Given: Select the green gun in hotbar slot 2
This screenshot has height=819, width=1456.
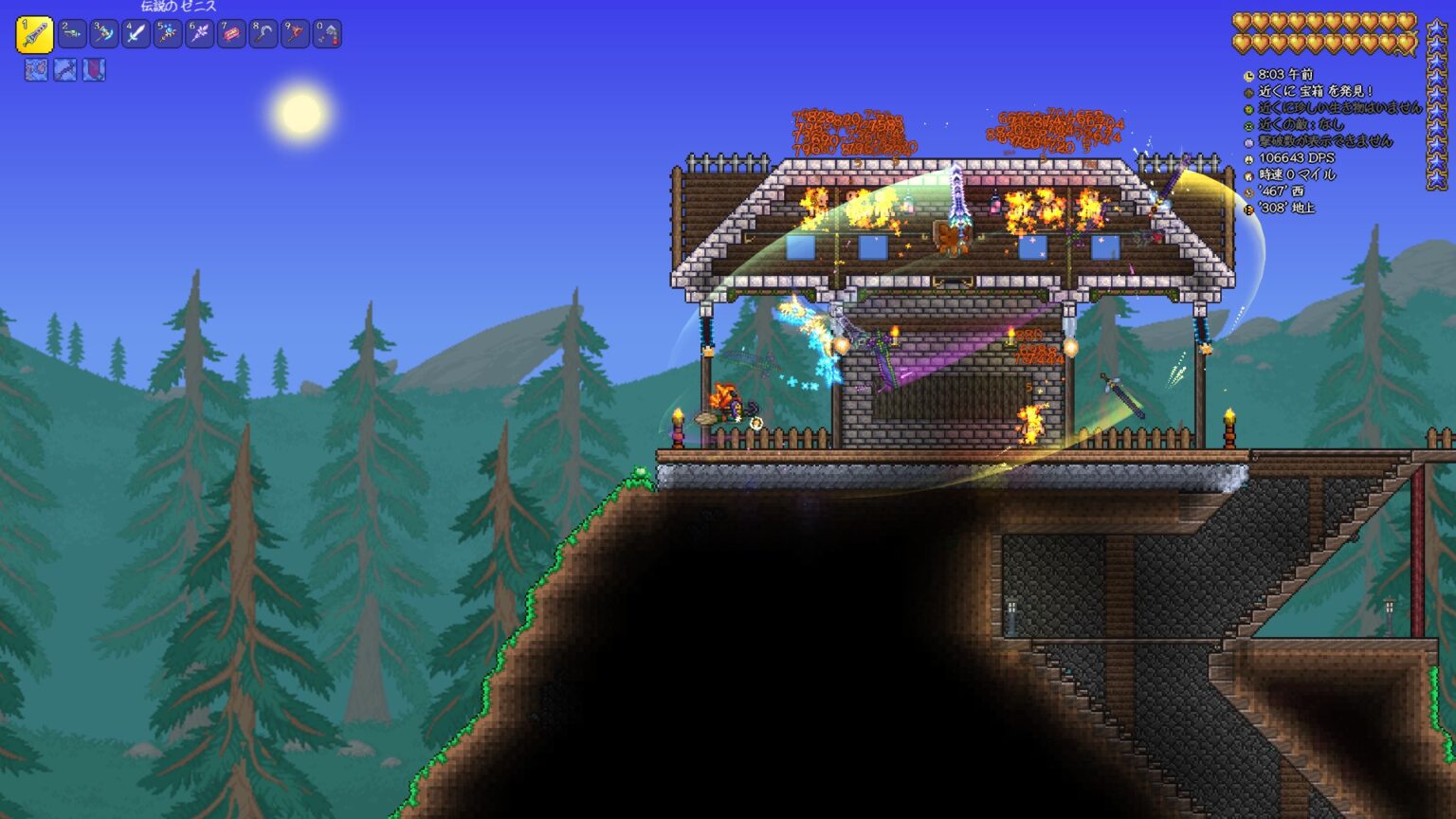Looking at the screenshot, I should 72,35.
